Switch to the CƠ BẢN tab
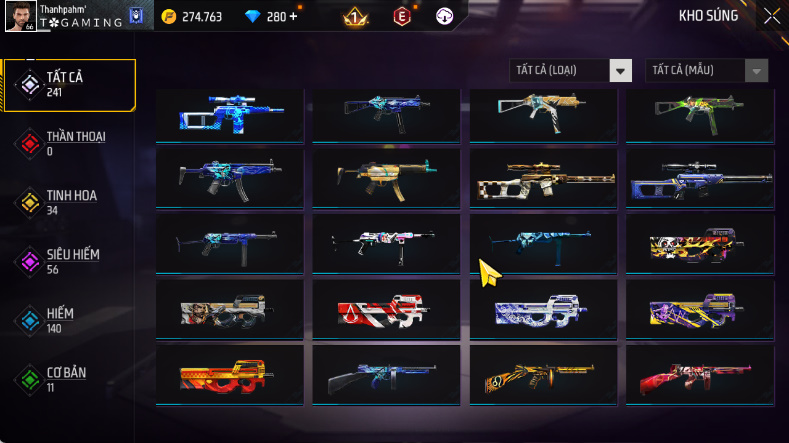This screenshot has height=443, width=789. pos(68,379)
